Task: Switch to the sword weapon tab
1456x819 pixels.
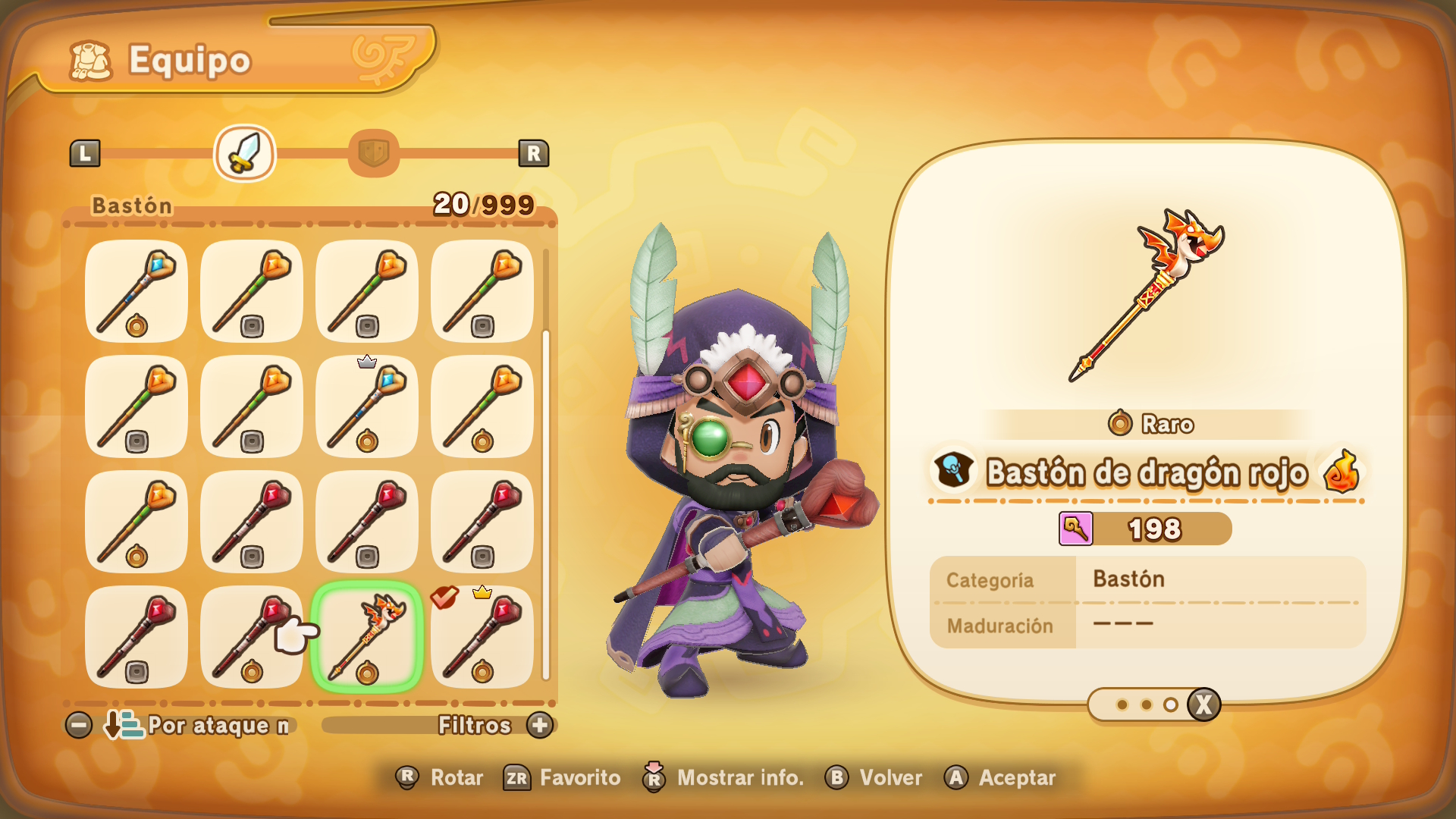Action: 244,153
